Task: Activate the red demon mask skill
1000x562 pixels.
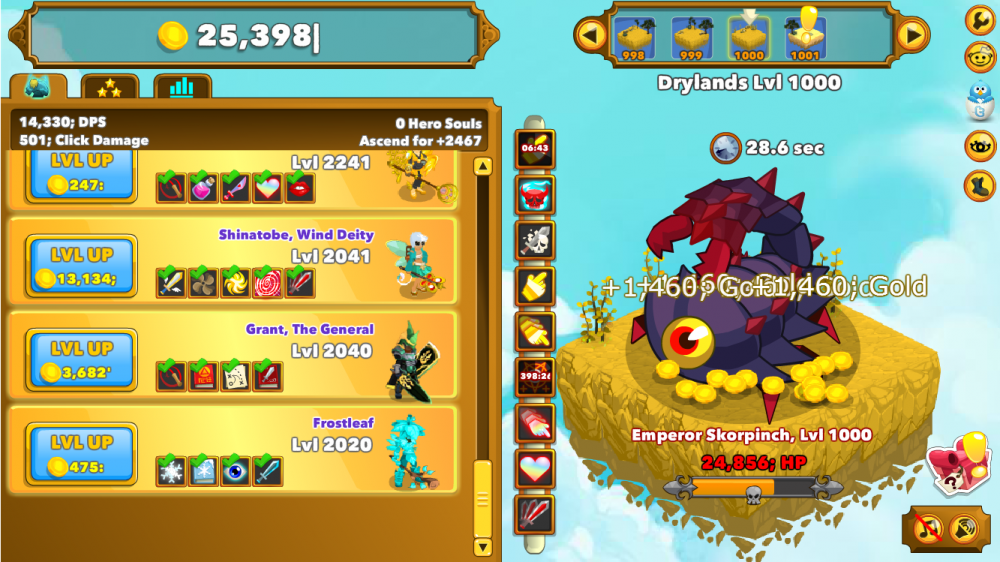Action: click(x=535, y=194)
